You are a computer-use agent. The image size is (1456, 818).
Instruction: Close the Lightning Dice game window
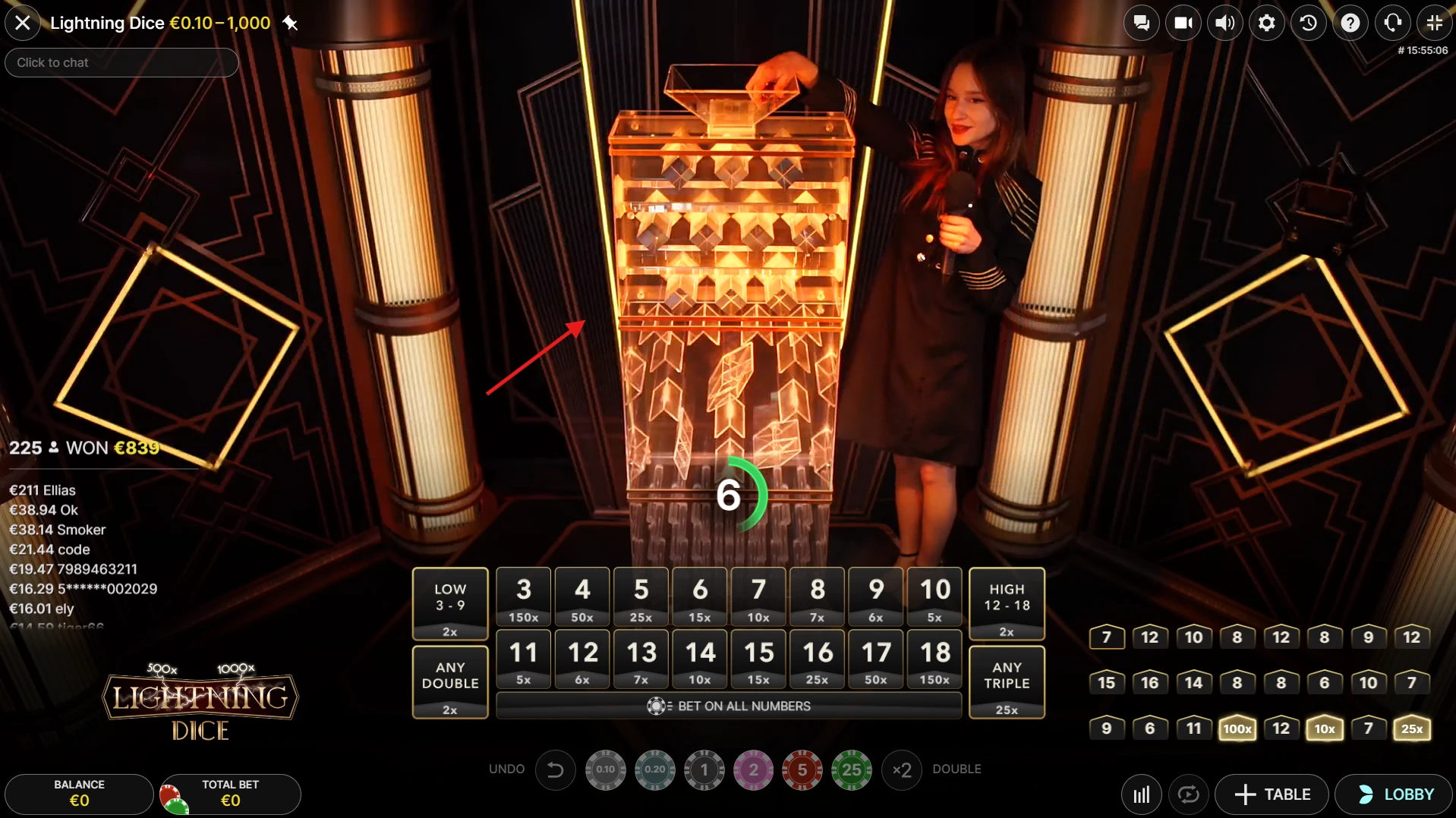(23, 23)
